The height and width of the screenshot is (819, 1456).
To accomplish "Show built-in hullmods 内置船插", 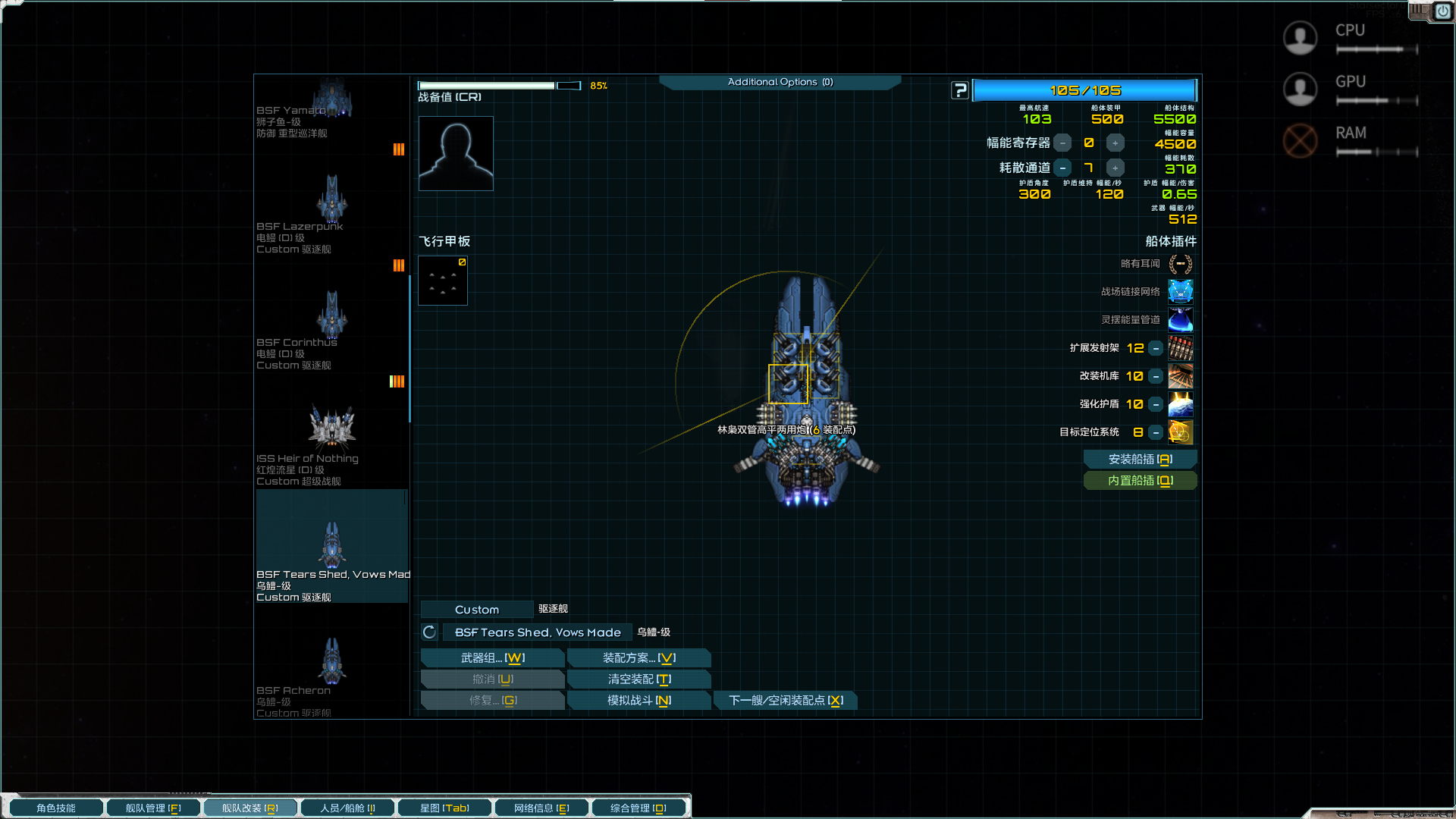I will pos(1140,481).
